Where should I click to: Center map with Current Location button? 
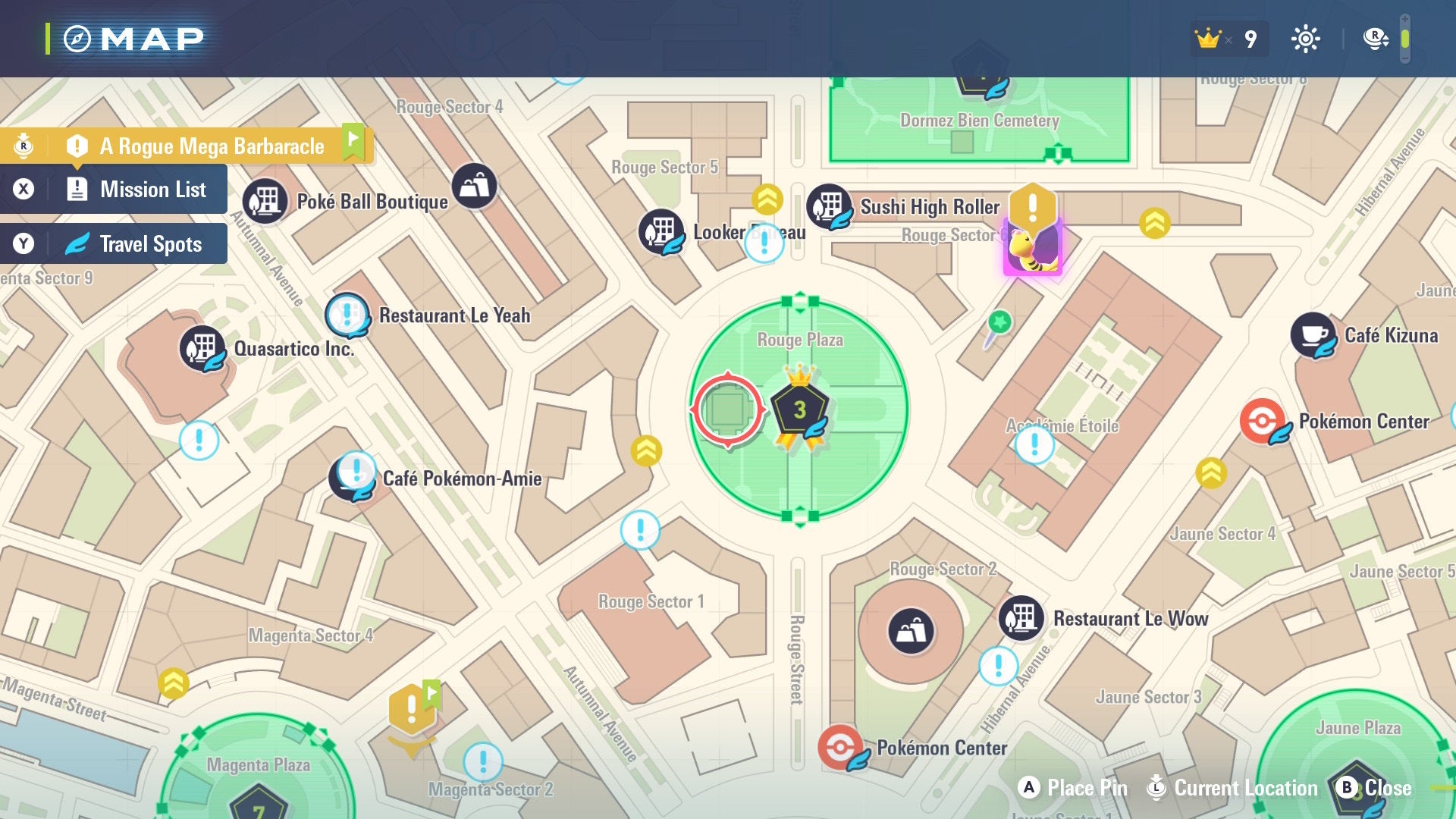tap(1235, 788)
